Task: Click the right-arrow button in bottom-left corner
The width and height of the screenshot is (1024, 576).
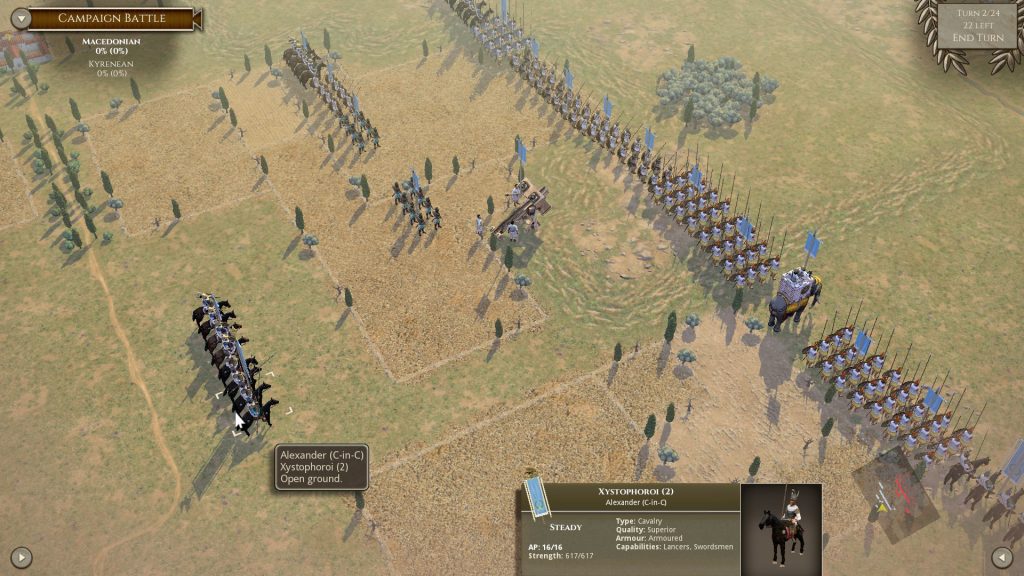Action: point(21,556)
